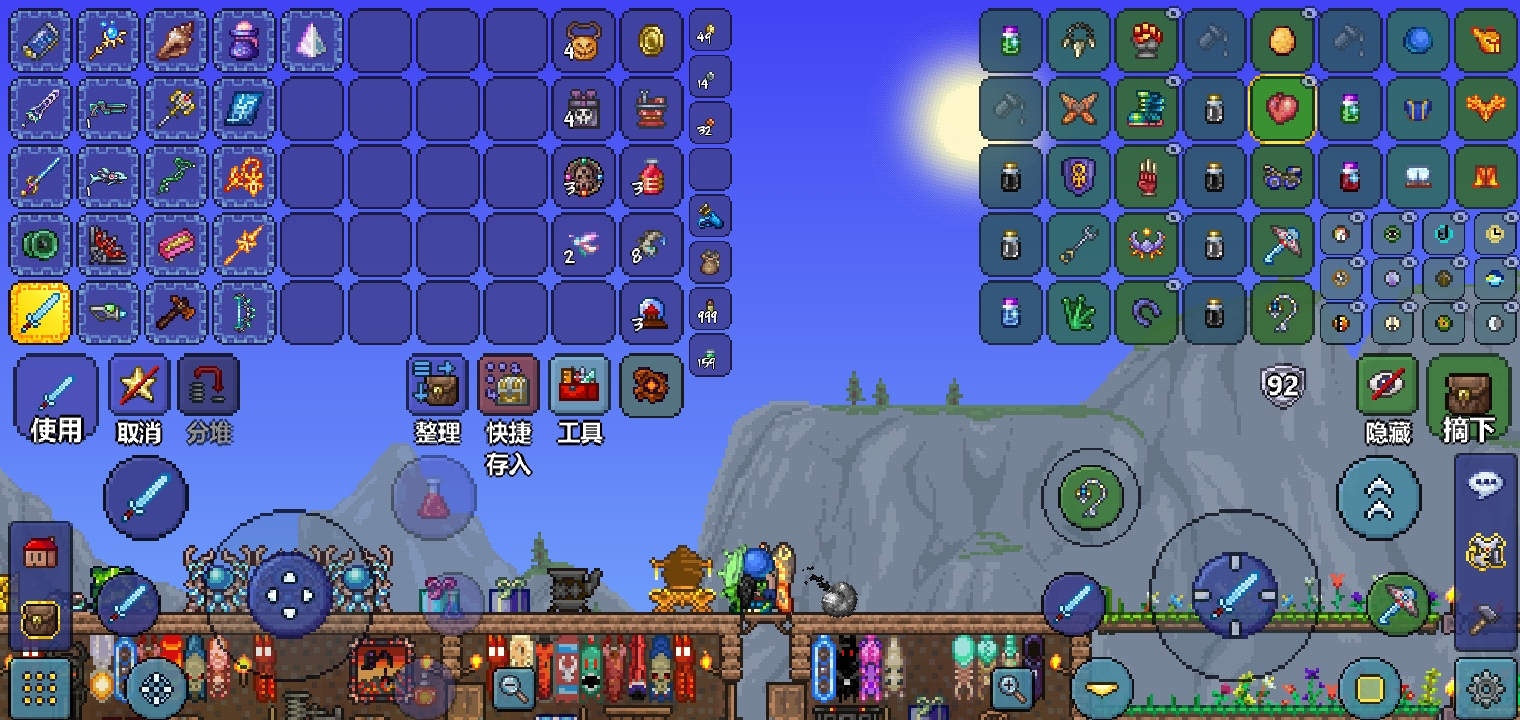Select the highlighted blue sword inventory slot
This screenshot has width=1520, height=720.
coord(41,312)
